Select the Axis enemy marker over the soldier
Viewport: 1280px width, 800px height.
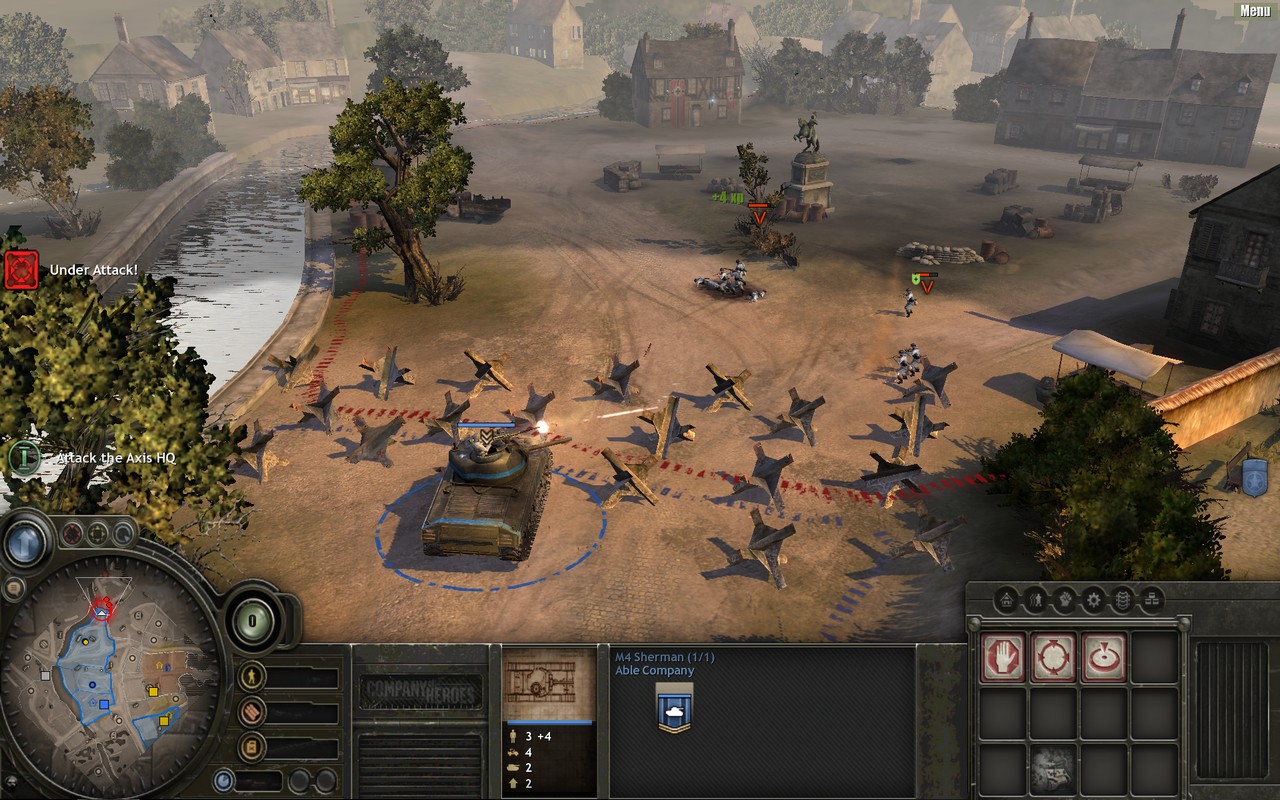click(x=926, y=284)
